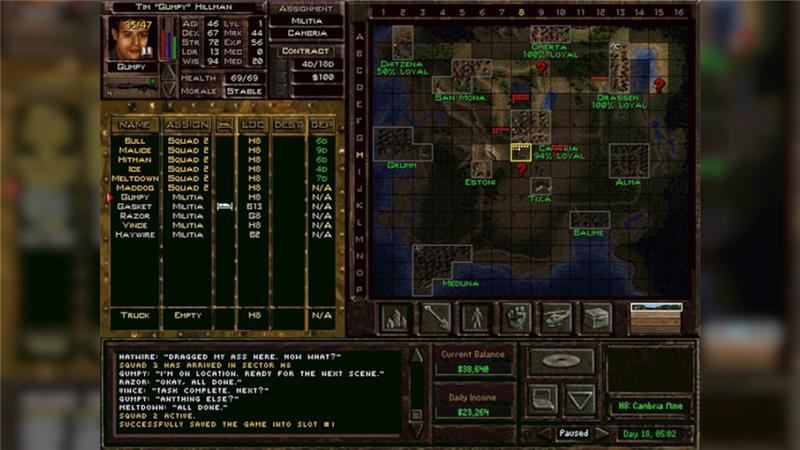Choose Haywire from the mercenary list
Viewport: 800px width, 450px height.
[135, 234]
